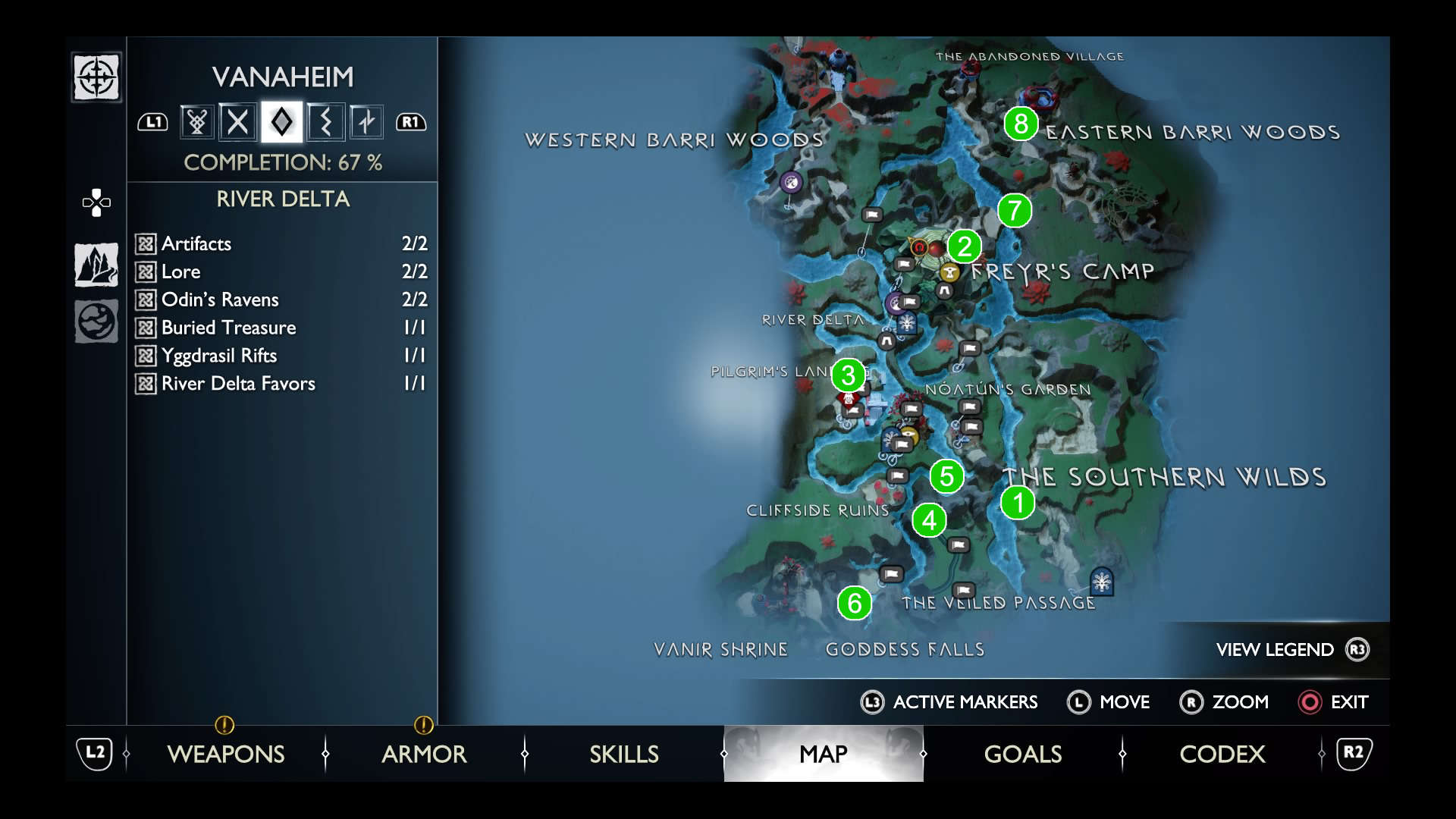
Task: Choose the X-shaped realm rune
Action: pos(238,122)
